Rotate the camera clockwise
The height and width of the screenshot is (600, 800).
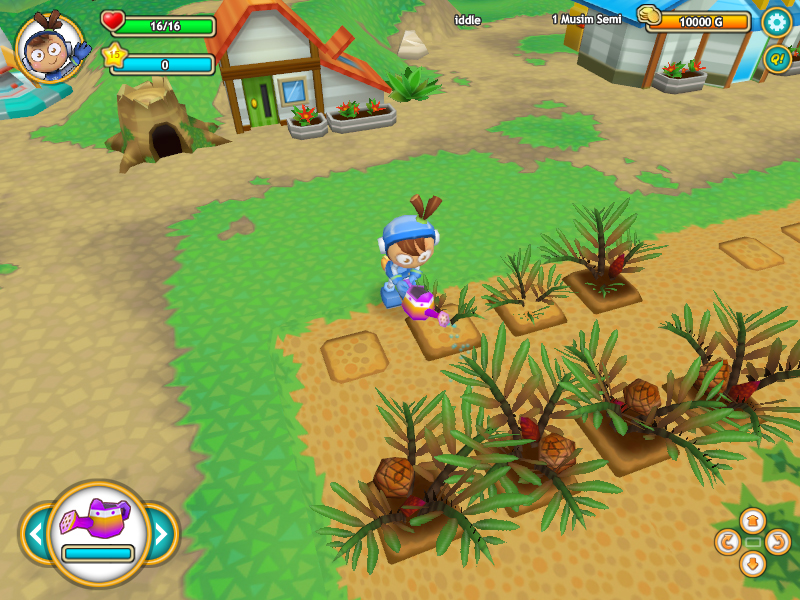coord(778,542)
